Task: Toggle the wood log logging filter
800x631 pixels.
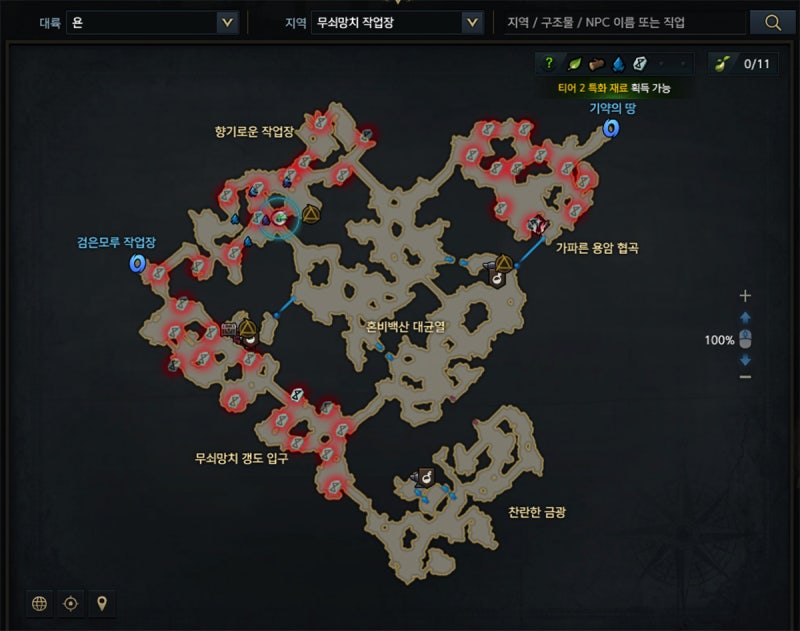Action: [x=597, y=64]
